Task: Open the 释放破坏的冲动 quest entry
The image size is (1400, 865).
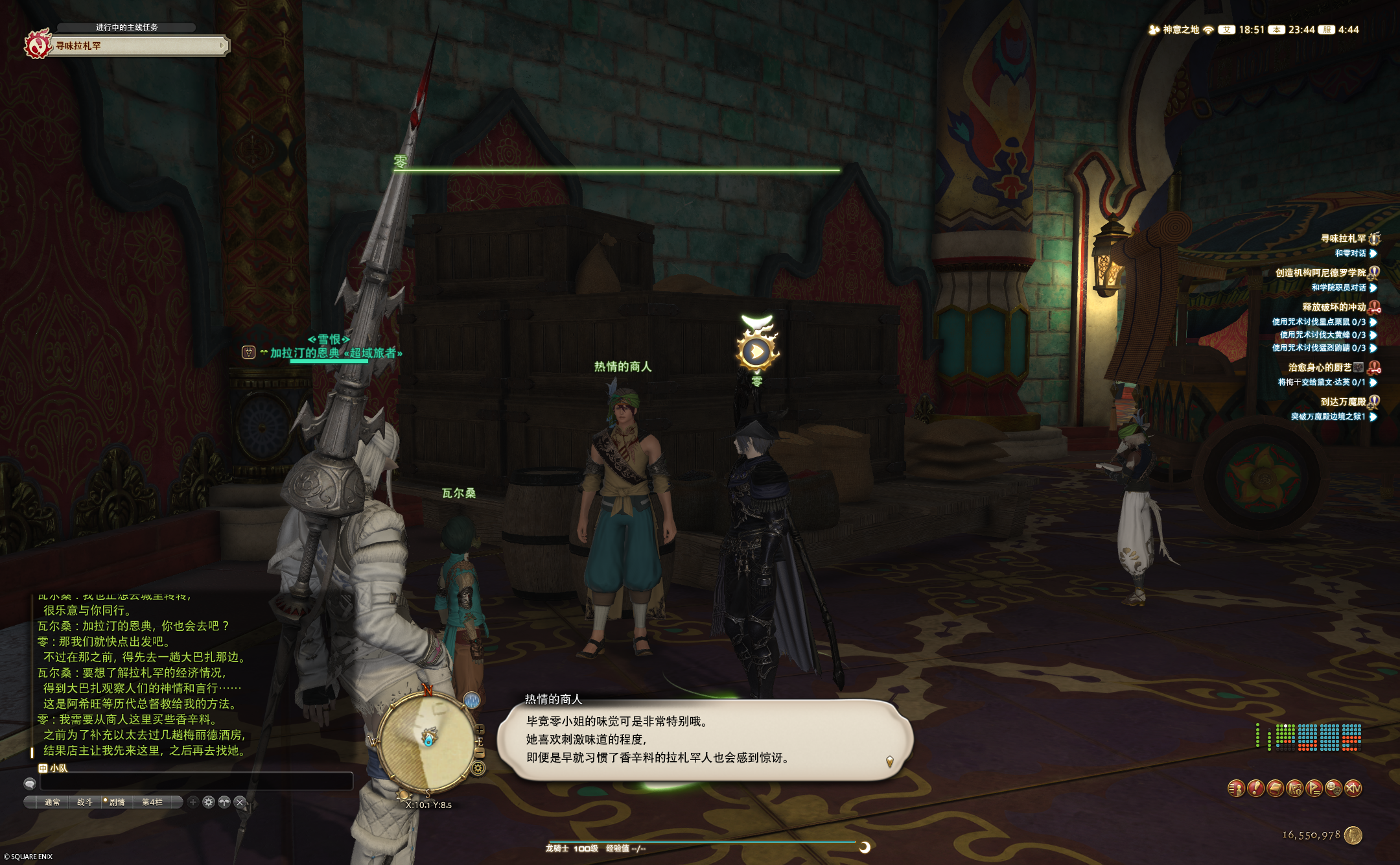Action: (x=1334, y=307)
